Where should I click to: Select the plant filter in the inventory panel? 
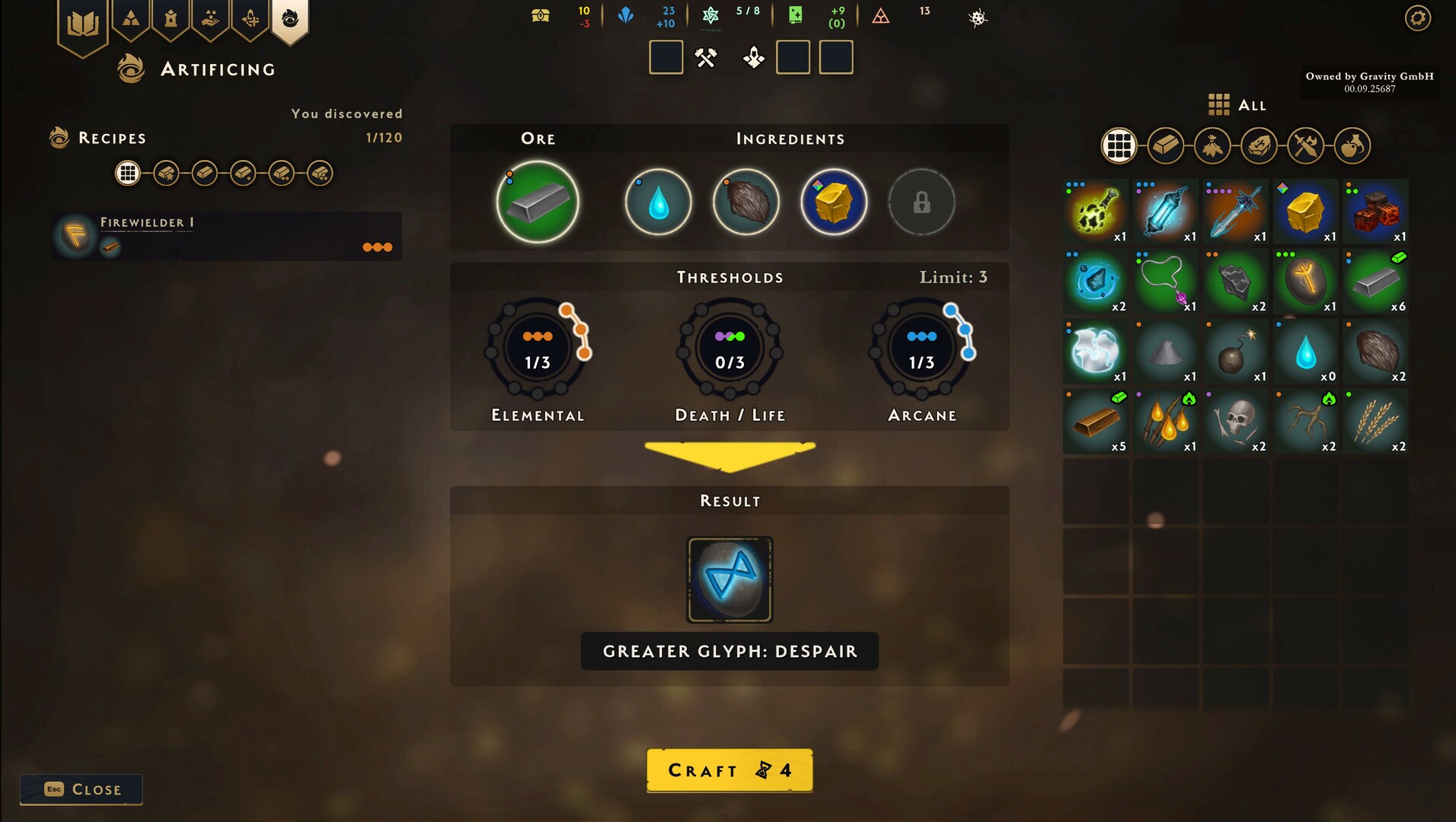point(1212,145)
